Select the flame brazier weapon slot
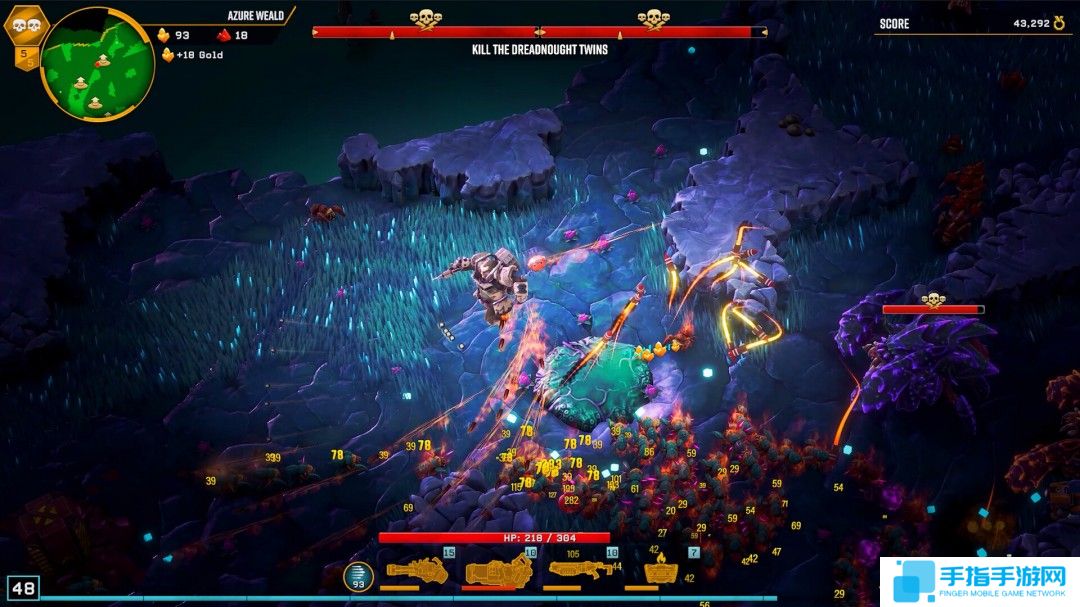Image resolution: width=1080 pixels, height=607 pixels. point(658,572)
